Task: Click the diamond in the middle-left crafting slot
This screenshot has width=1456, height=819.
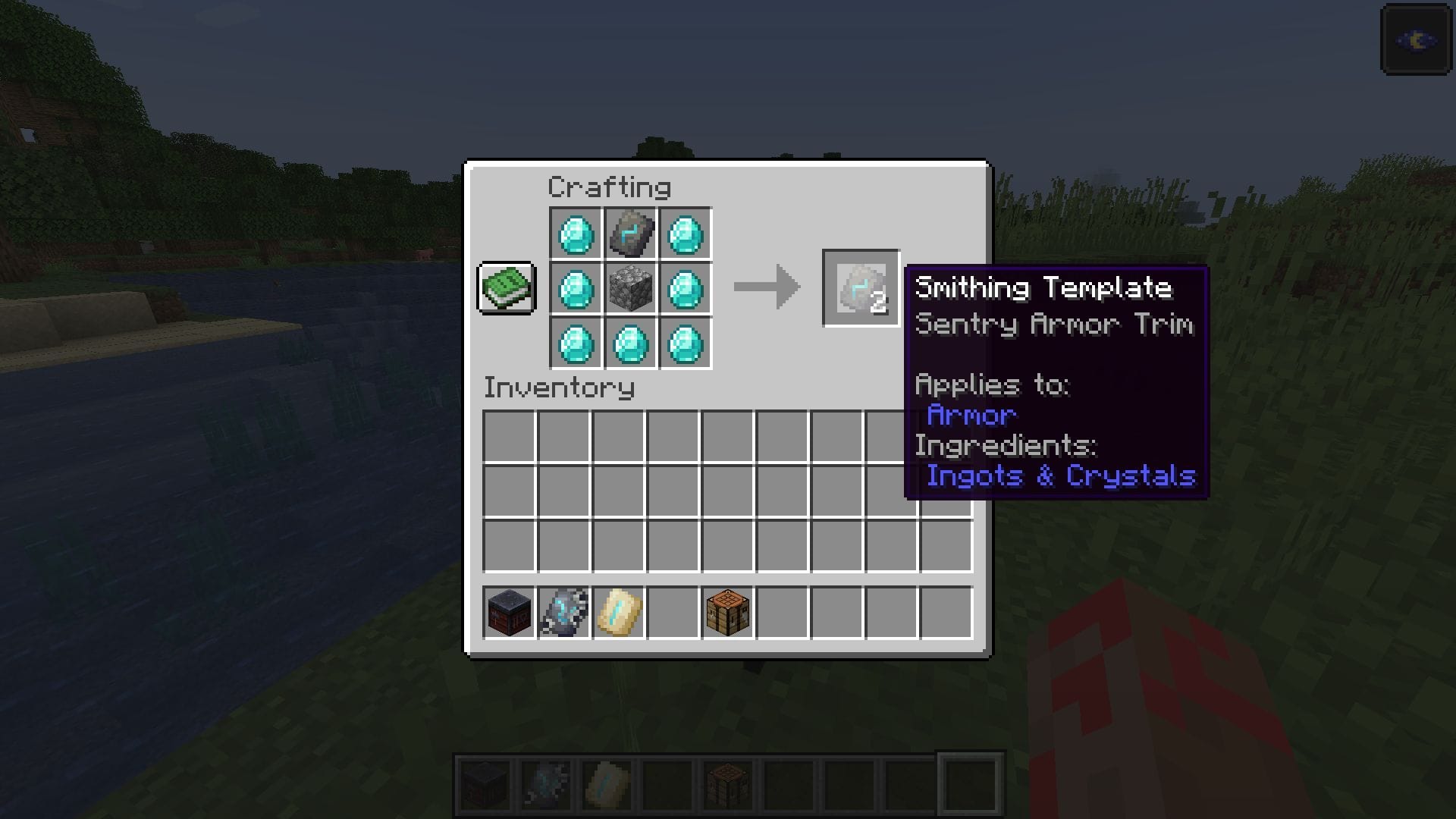Action: tap(575, 288)
